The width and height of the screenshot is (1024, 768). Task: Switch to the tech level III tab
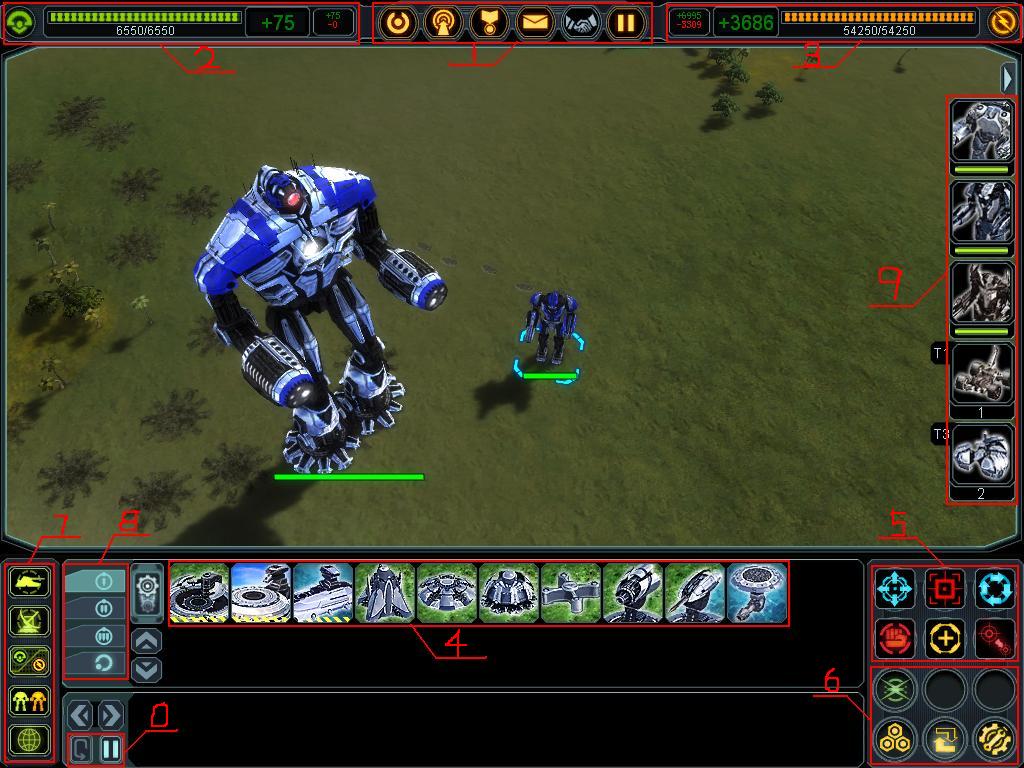(96, 635)
